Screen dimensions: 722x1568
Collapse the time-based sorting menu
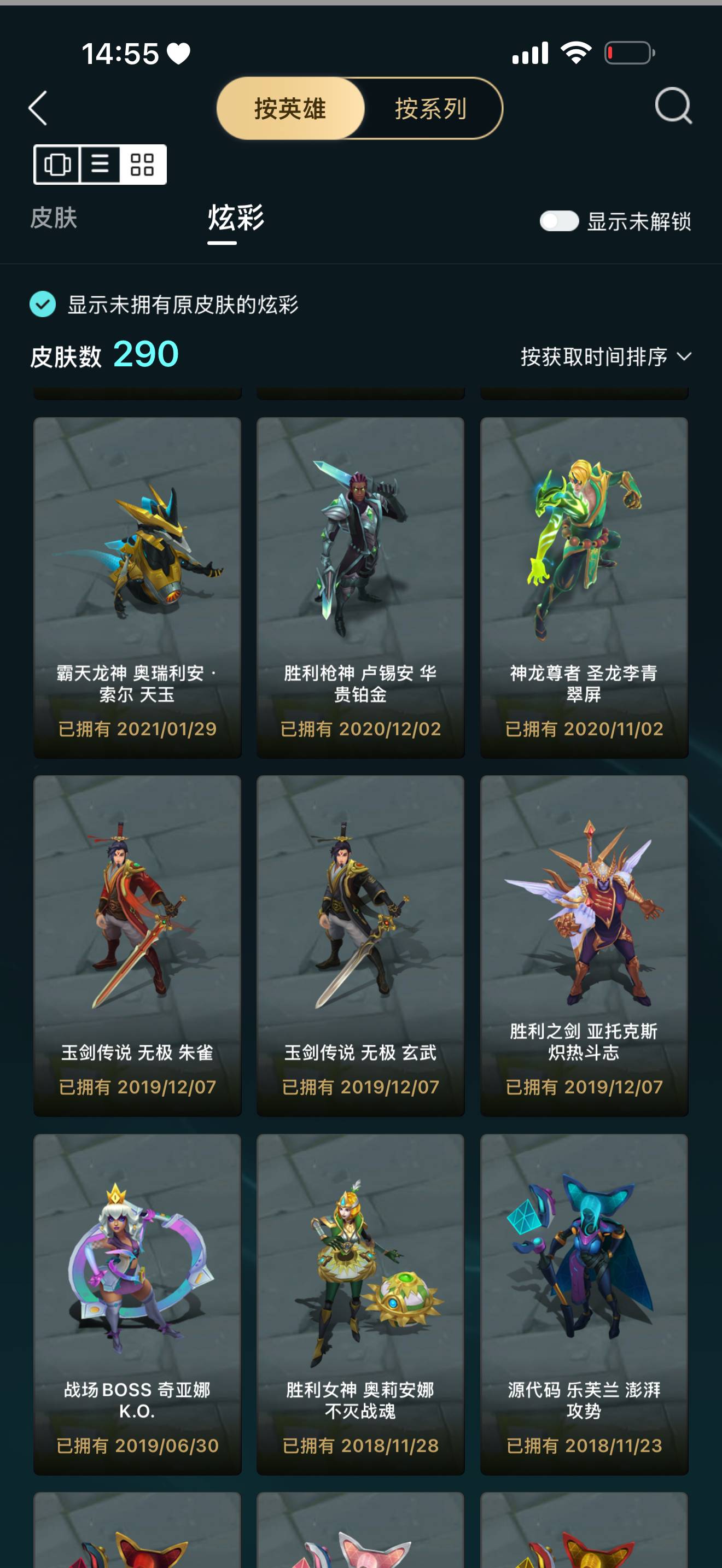[593, 355]
